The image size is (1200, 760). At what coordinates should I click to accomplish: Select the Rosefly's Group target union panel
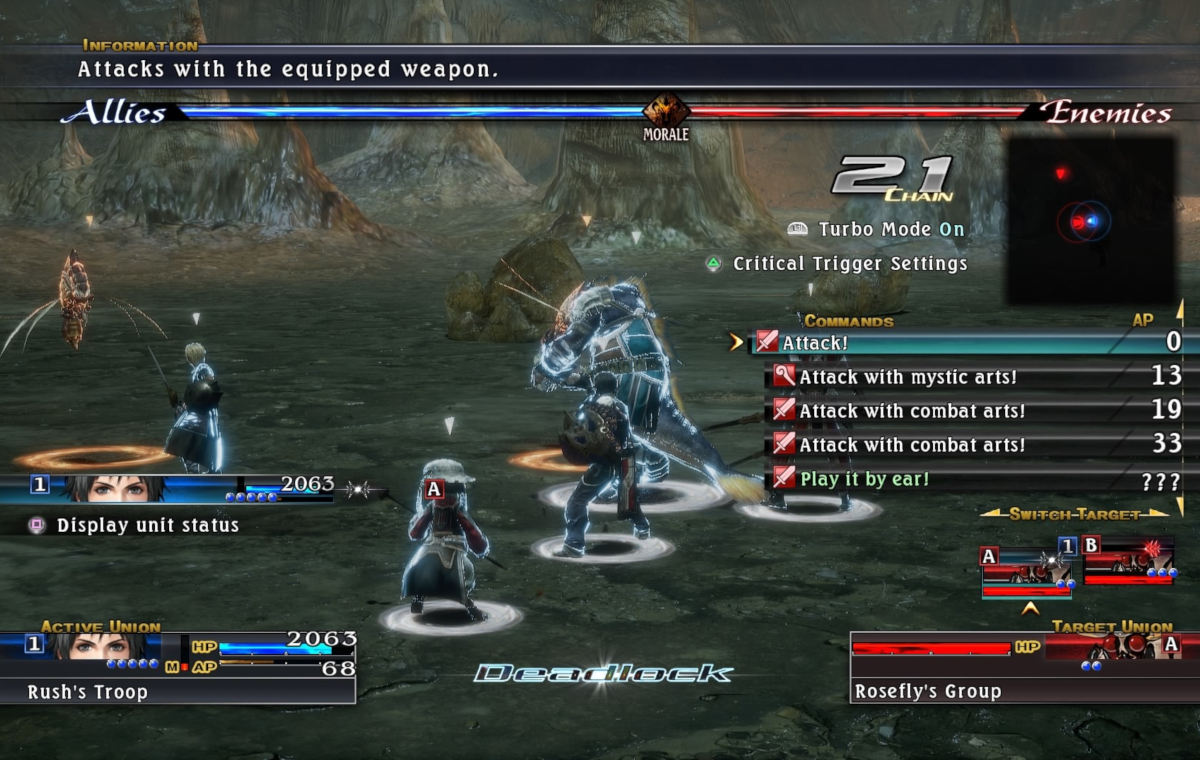1015,666
